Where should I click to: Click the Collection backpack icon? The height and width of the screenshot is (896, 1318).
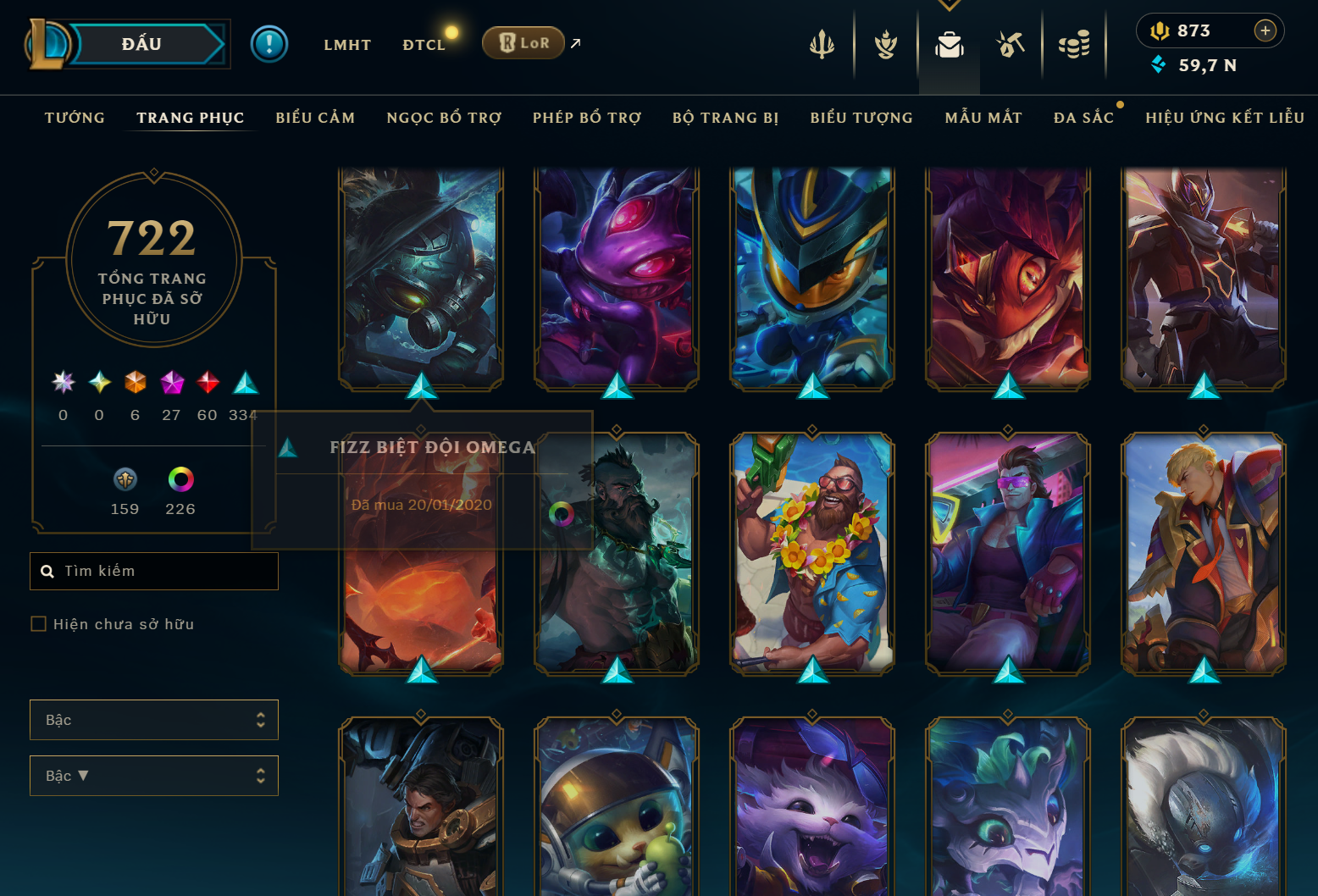click(x=949, y=47)
